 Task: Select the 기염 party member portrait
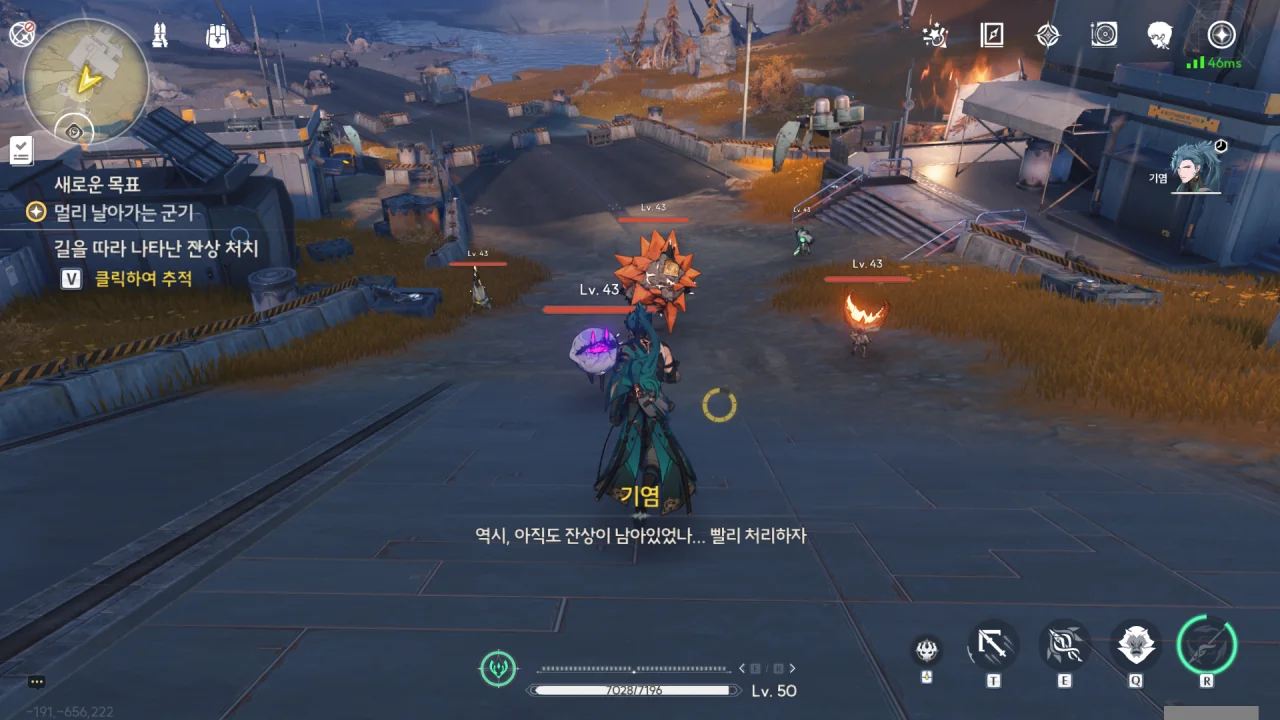pos(1196,168)
